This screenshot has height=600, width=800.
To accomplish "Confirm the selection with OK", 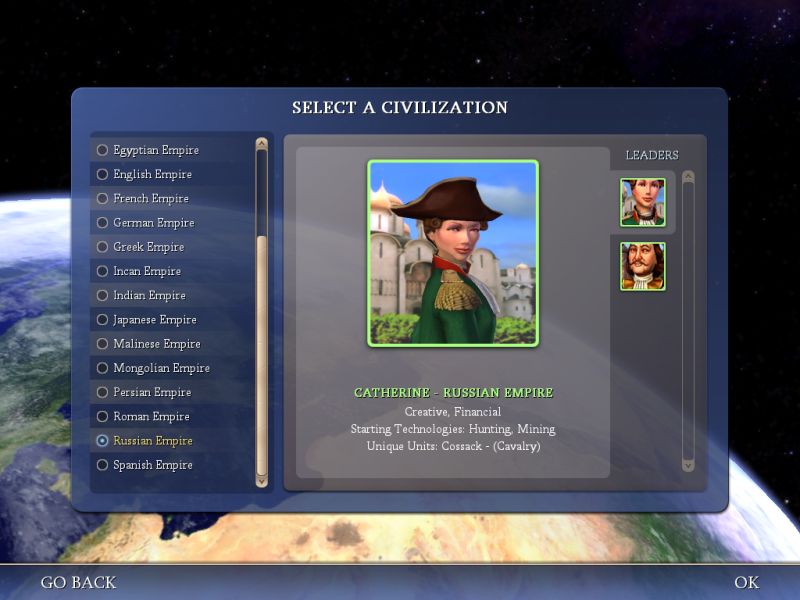I will (x=746, y=582).
